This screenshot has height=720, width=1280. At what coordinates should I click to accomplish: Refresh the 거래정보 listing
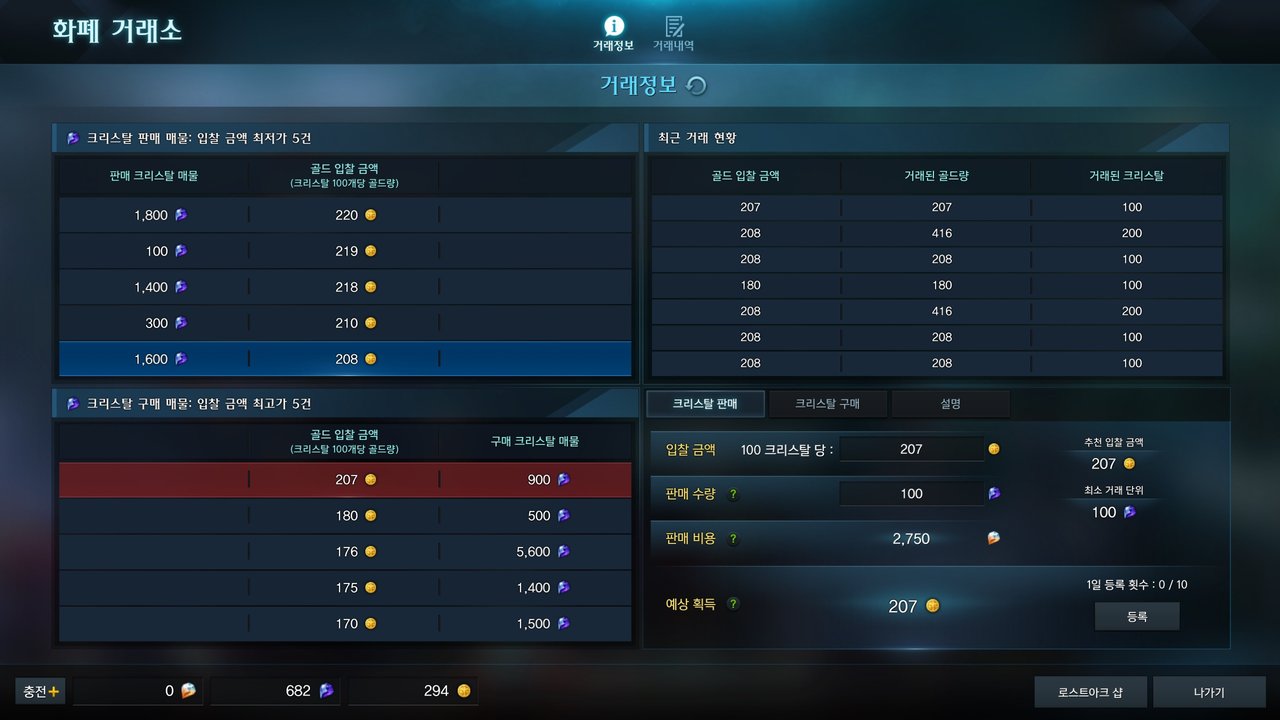pos(697,86)
